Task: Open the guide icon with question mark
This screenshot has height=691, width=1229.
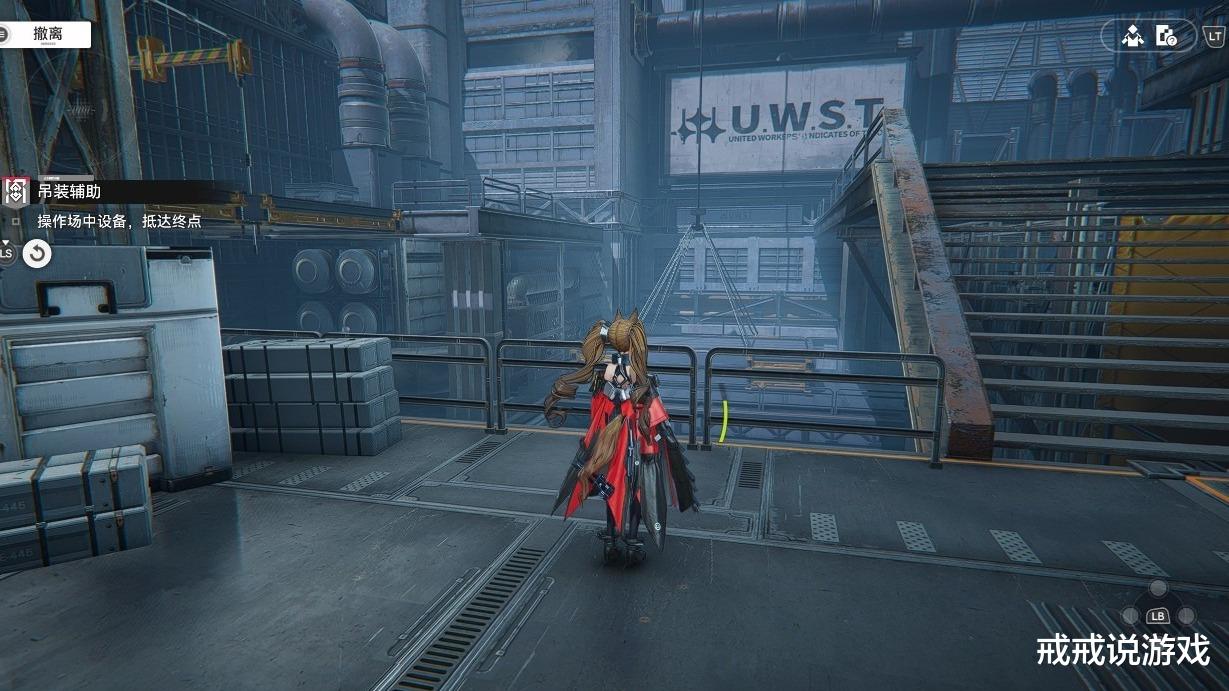Action: point(1166,37)
